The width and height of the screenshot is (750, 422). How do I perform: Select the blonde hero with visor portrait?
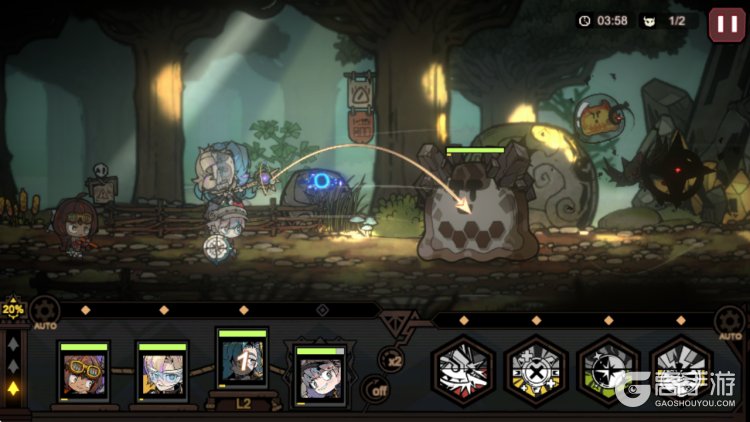coord(162,375)
